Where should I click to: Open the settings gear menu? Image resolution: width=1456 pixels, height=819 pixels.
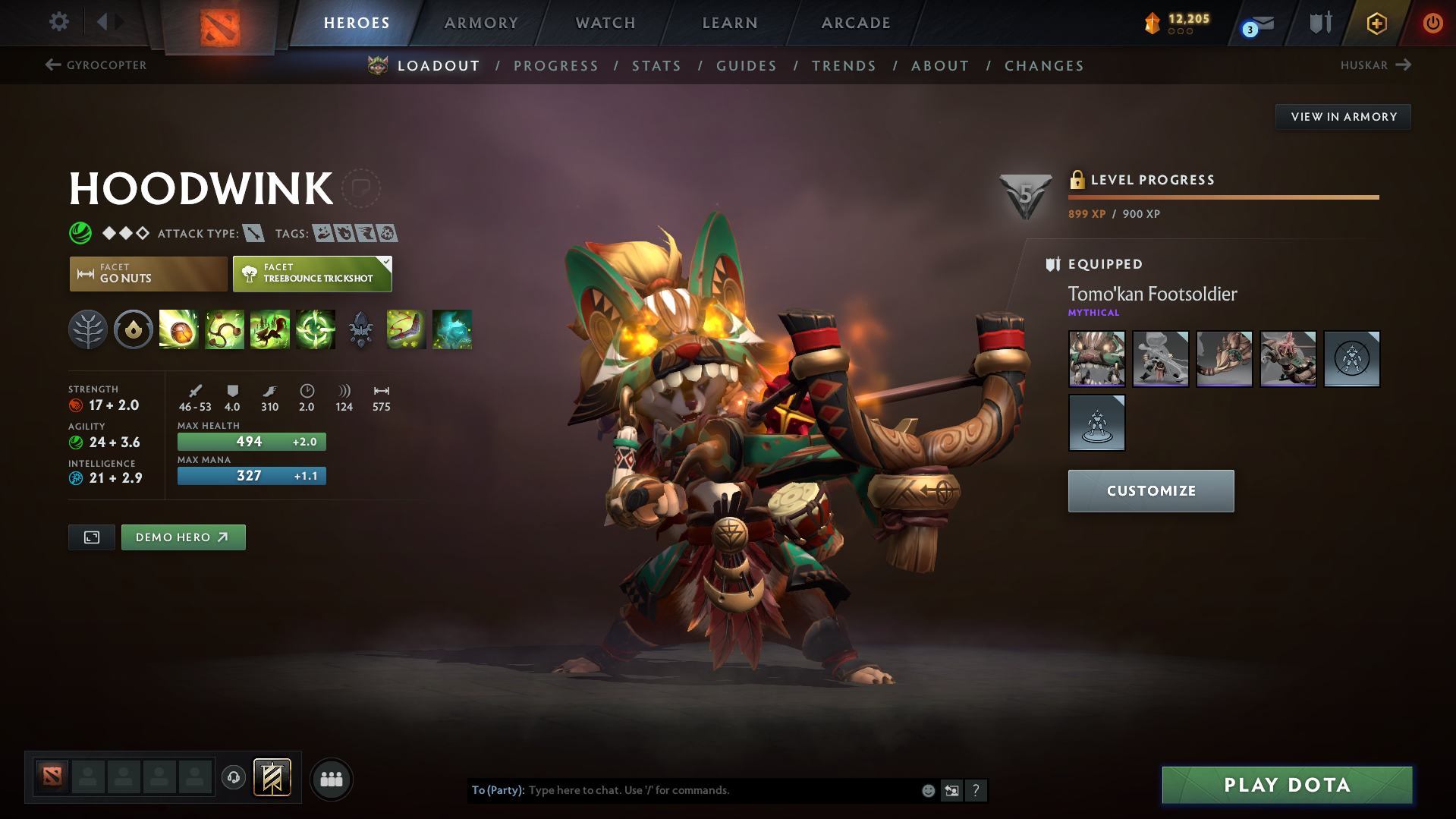(58, 22)
